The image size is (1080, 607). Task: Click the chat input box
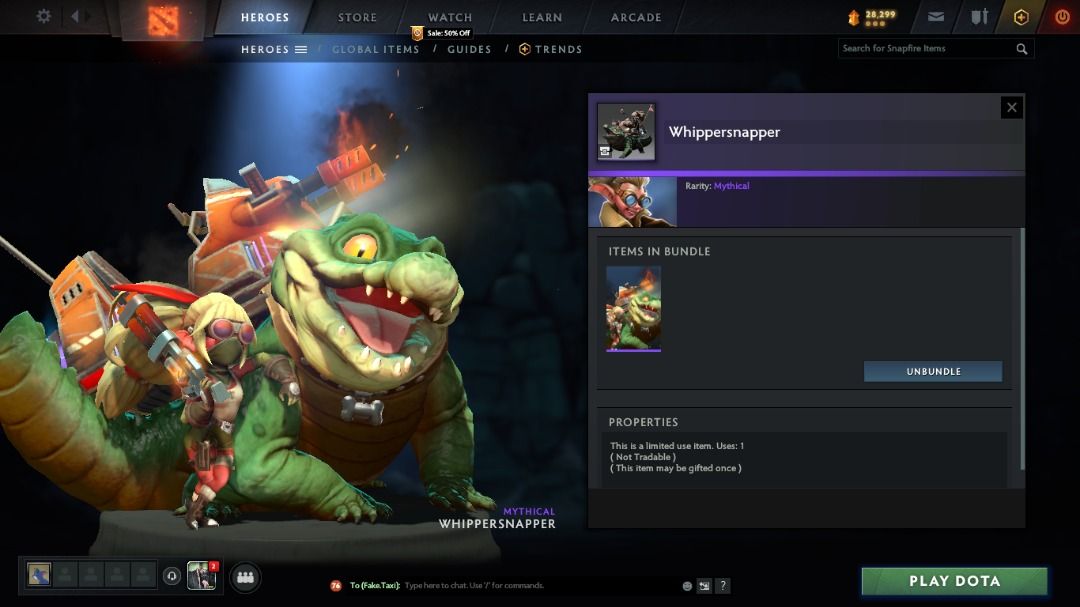pyautogui.click(x=540, y=586)
